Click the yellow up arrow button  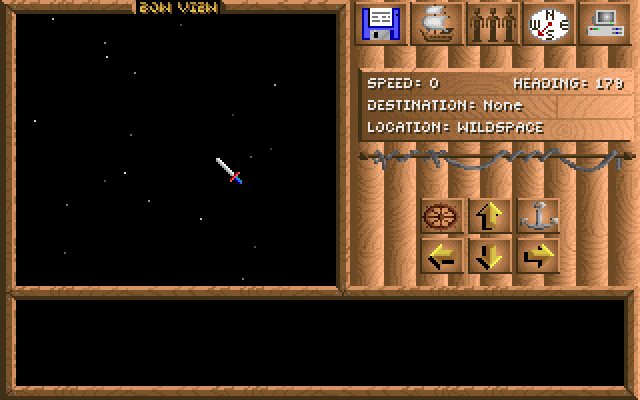tap(490, 216)
